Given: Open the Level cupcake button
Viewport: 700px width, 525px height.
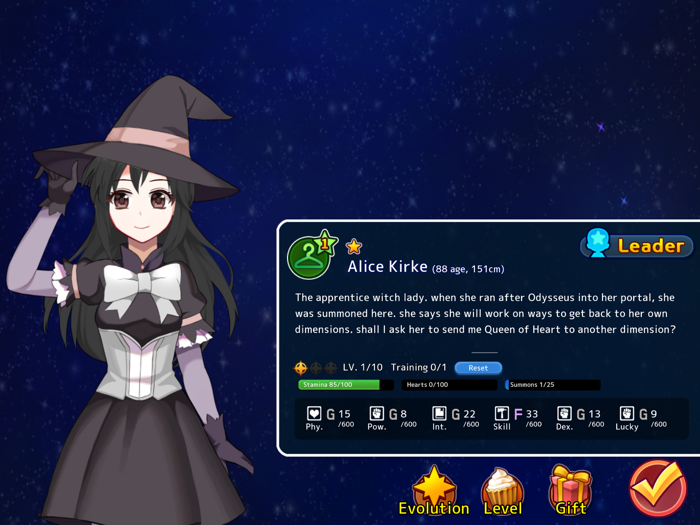Looking at the screenshot, I should click(502, 490).
